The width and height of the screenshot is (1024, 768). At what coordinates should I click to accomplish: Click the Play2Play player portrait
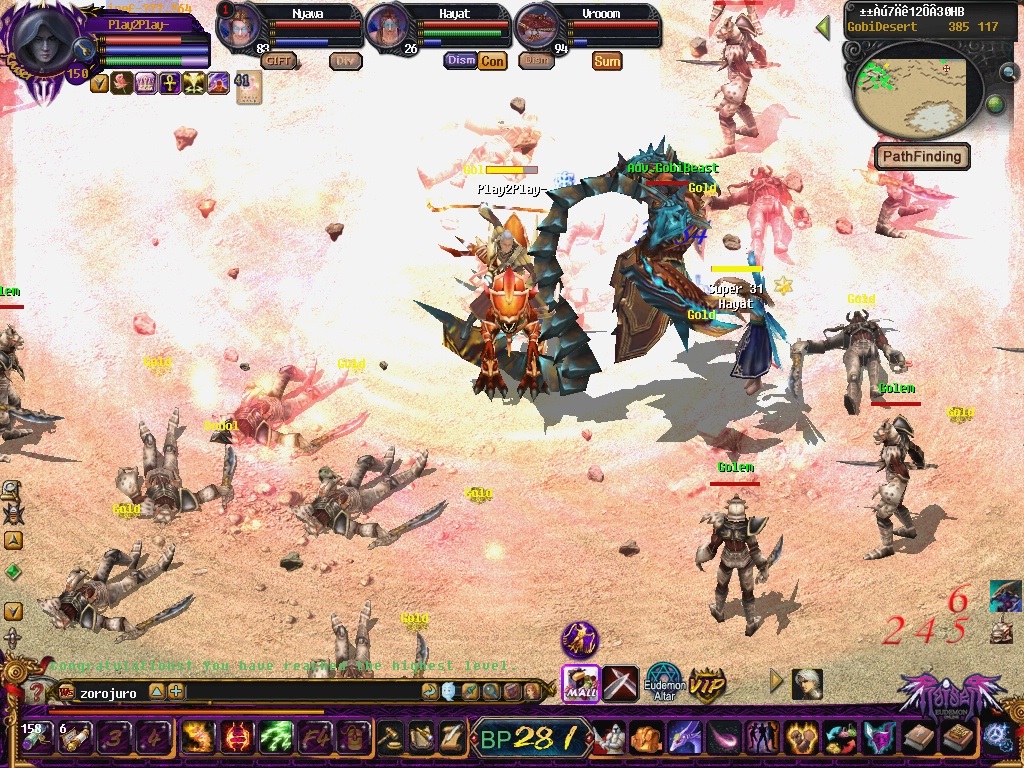[46, 42]
